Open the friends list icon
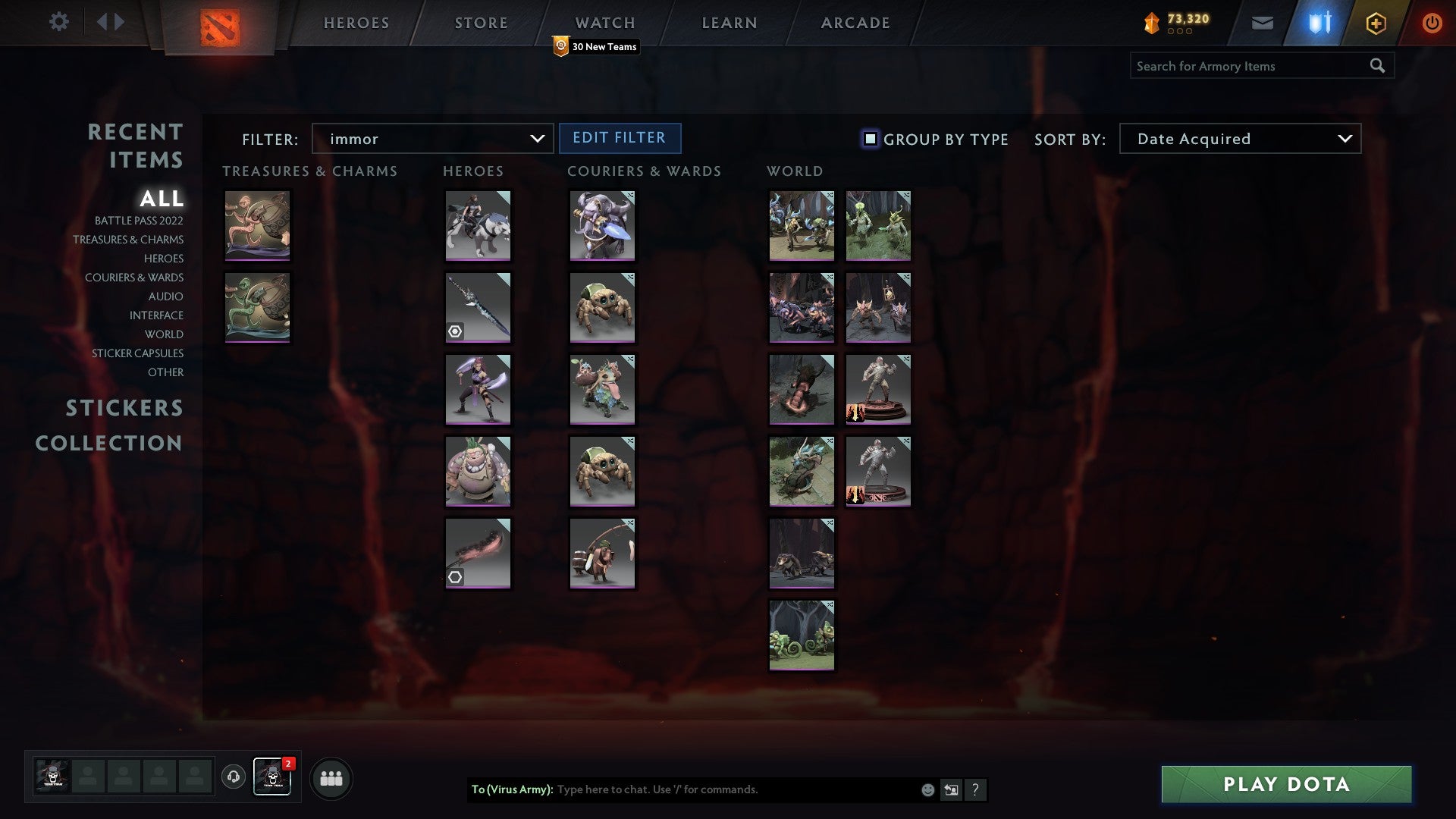 tap(331, 777)
